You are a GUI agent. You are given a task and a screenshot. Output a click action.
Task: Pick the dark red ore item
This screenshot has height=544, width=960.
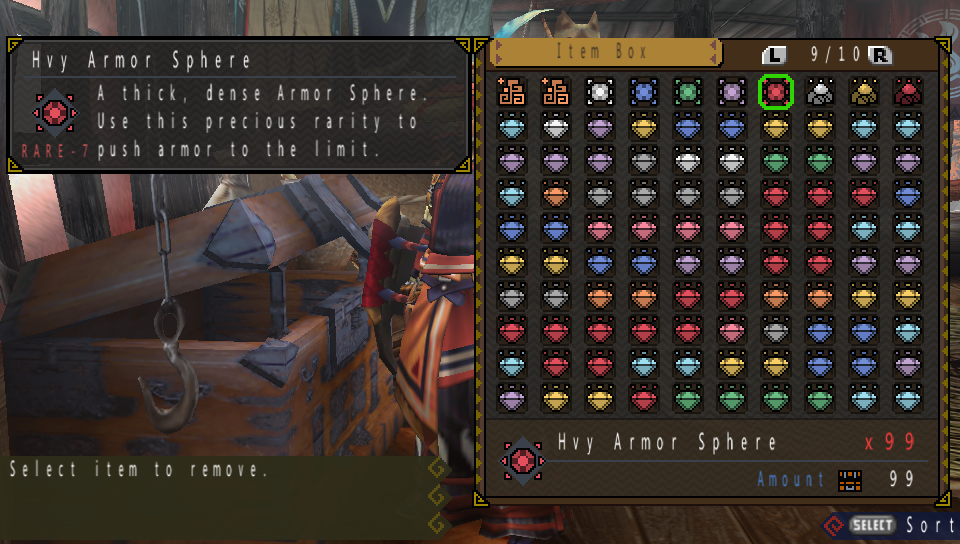(908, 92)
